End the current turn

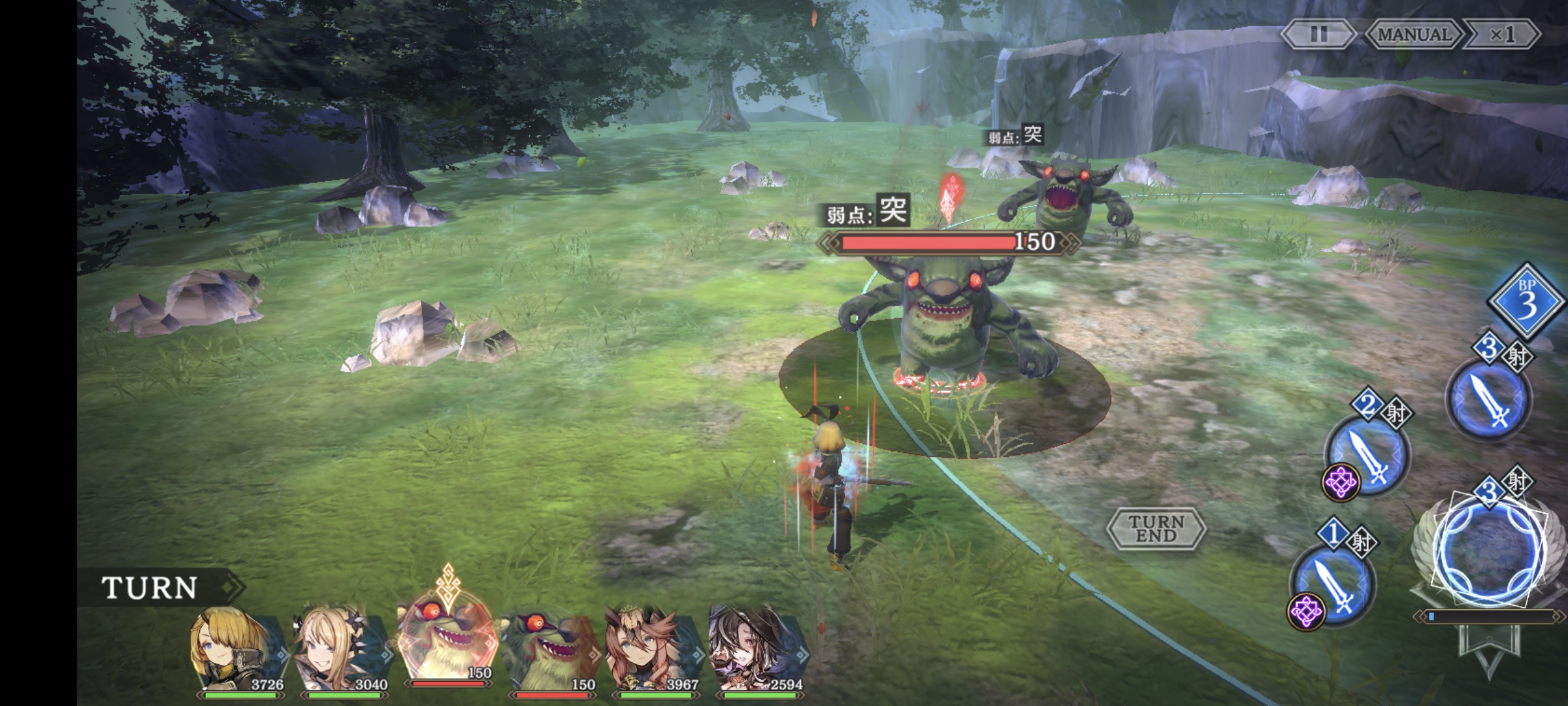point(1156,528)
